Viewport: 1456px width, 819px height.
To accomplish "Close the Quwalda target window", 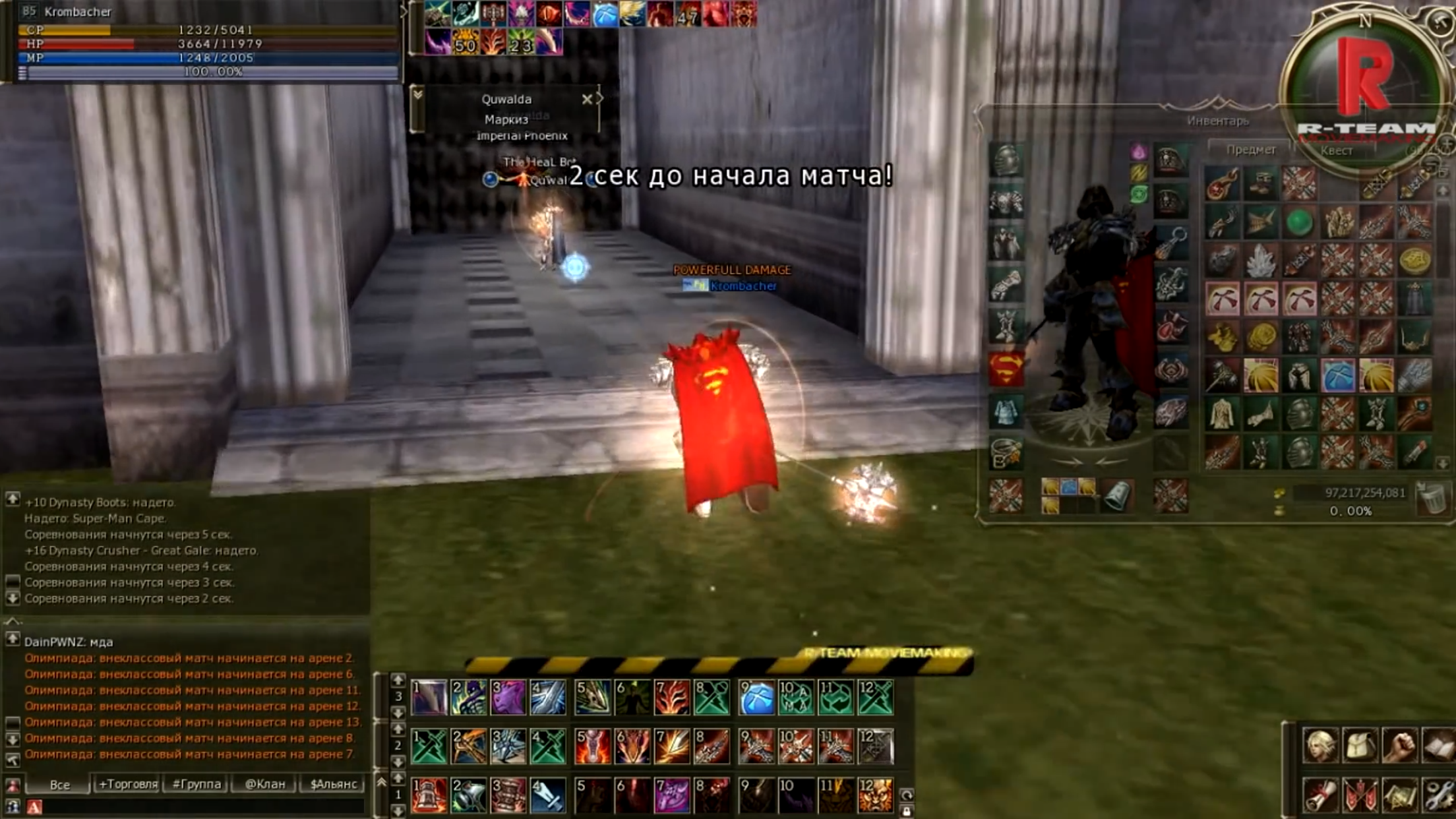I will [x=588, y=98].
